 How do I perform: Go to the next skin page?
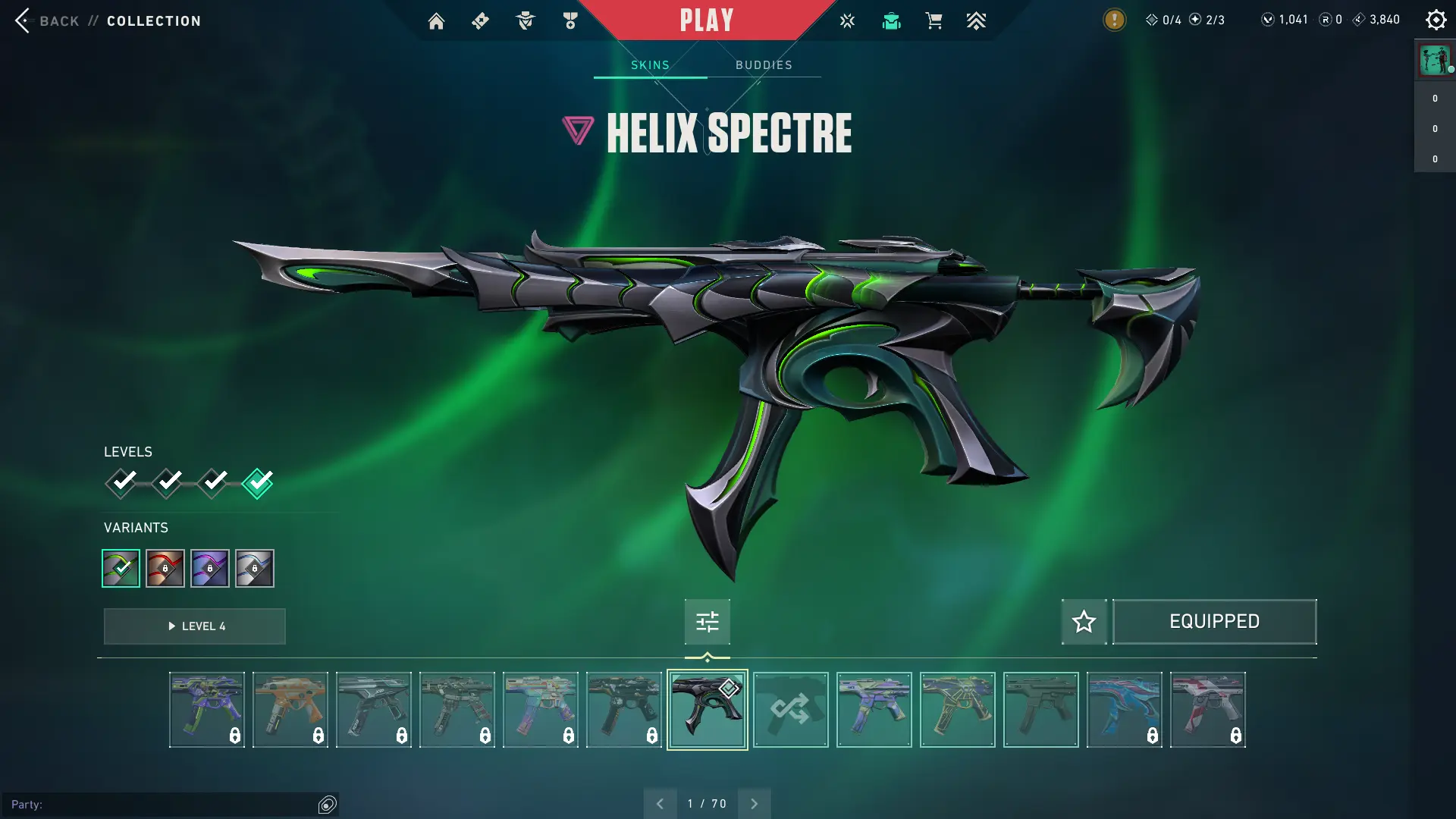(754, 804)
